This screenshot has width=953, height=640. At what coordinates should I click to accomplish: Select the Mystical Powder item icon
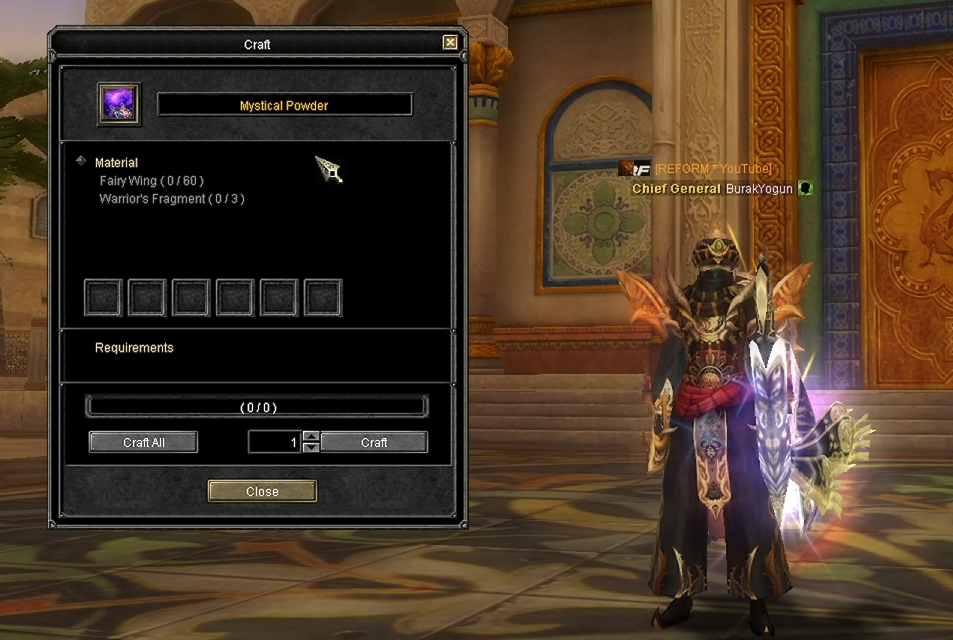[119, 104]
